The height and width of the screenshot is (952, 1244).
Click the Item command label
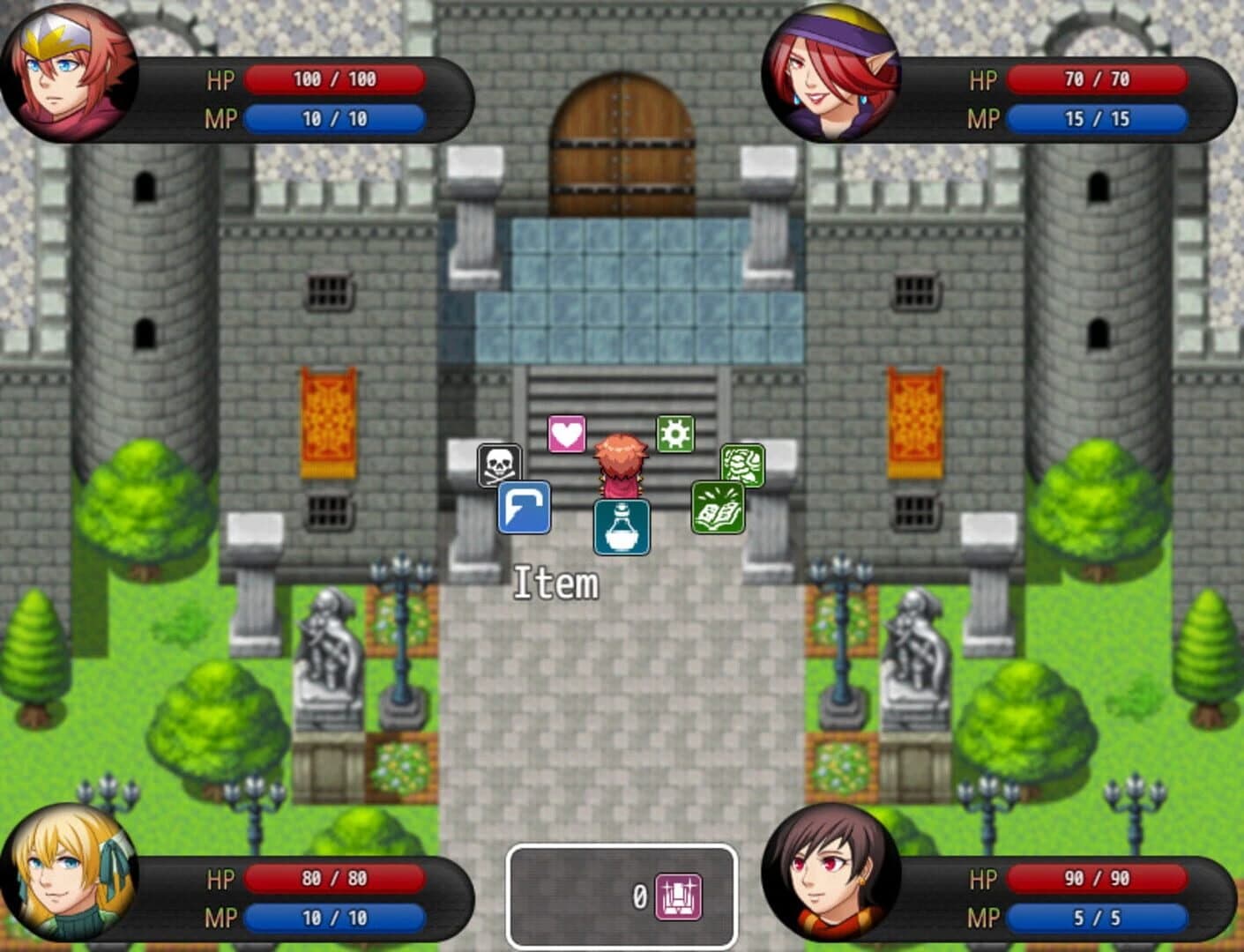click(555, 583)
